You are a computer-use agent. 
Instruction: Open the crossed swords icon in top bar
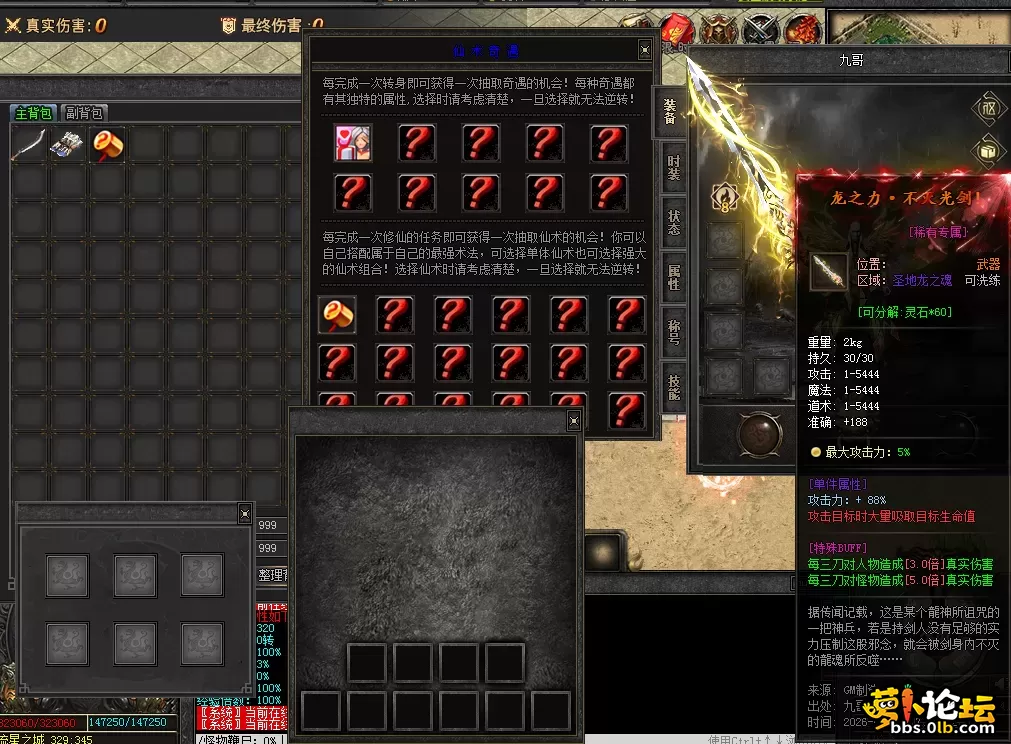pos(761,28)
